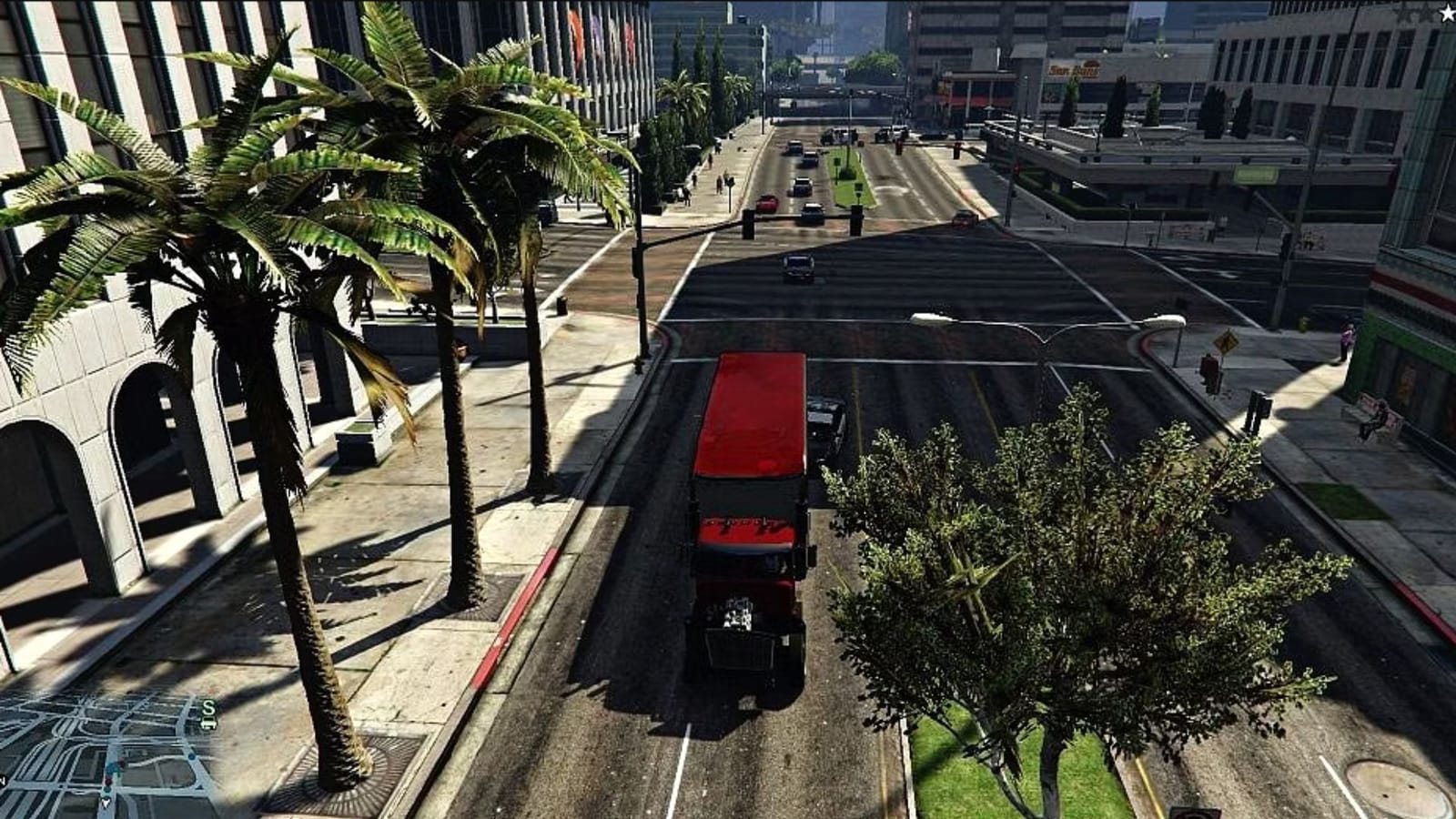Image resolution: width=1456 pixels, height=819 pixels.
Task: Click the teal blip on the minimap route
Action: pos(112,769)
